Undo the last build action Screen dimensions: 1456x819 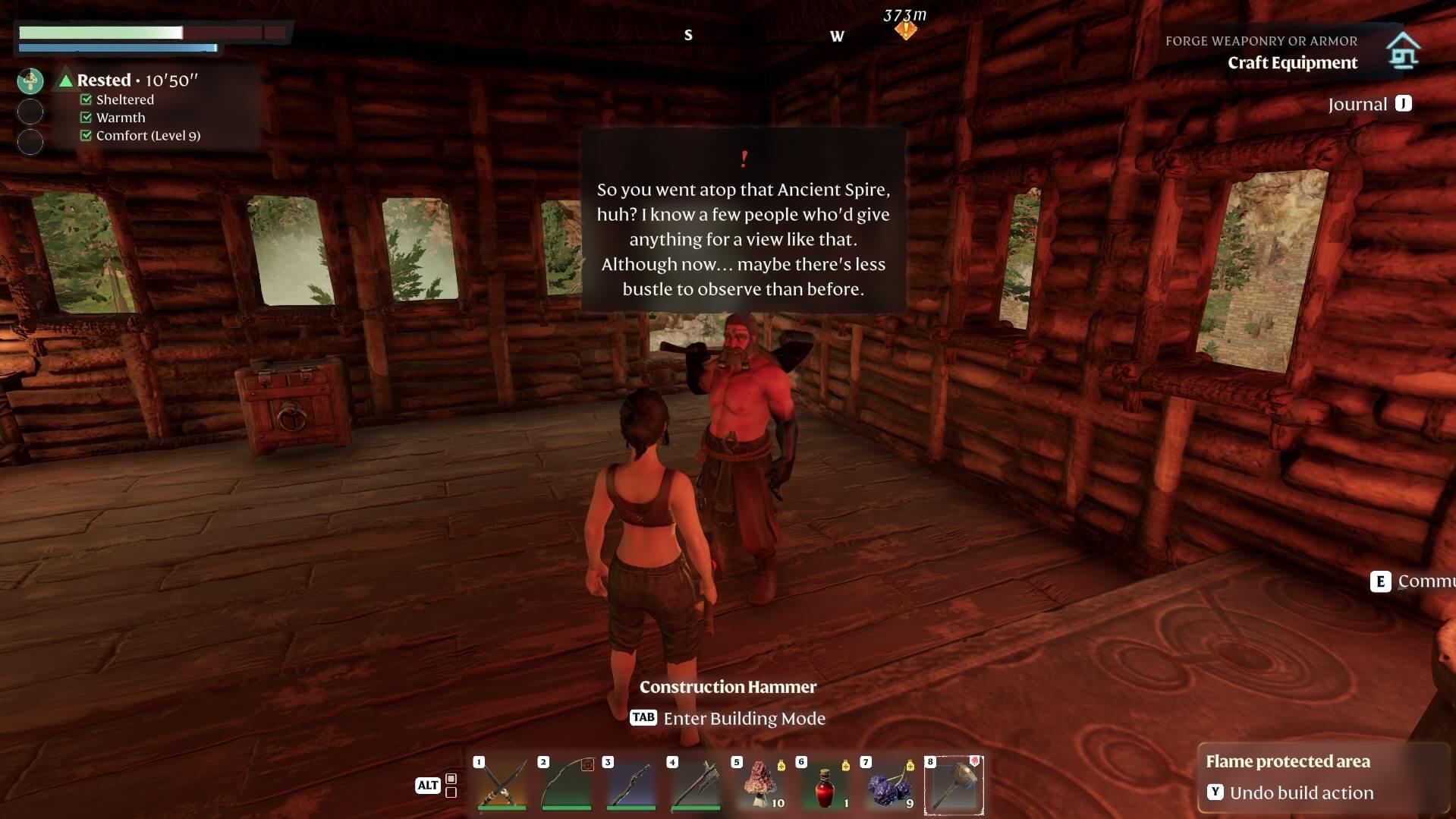(1300, 792)
